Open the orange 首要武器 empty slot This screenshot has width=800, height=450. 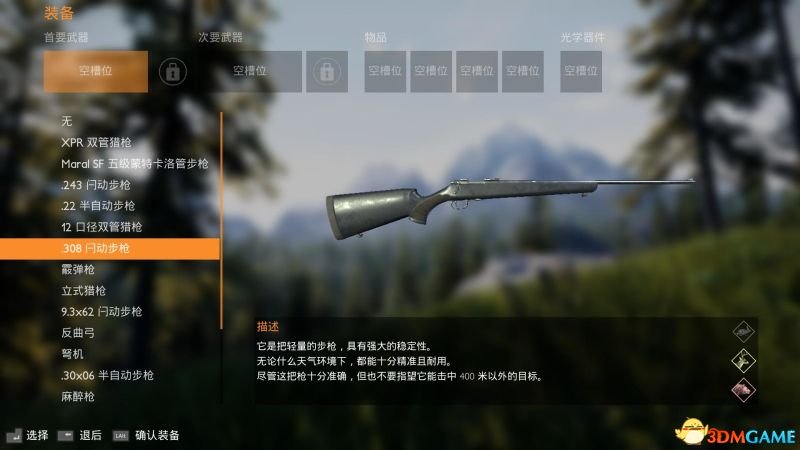pos(96,71)
